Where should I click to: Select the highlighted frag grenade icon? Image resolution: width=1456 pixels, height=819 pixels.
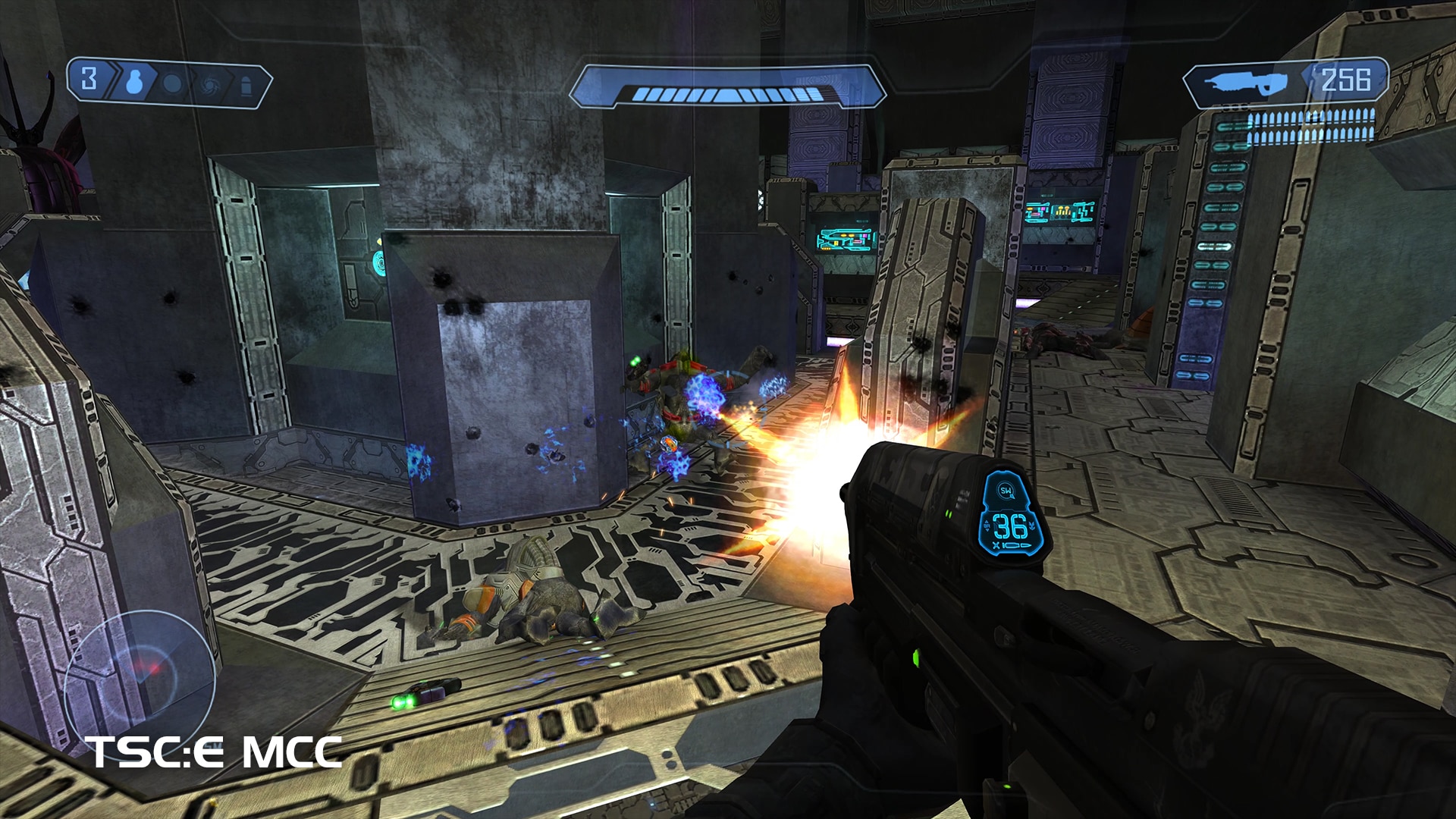click(x=134, y=81)
